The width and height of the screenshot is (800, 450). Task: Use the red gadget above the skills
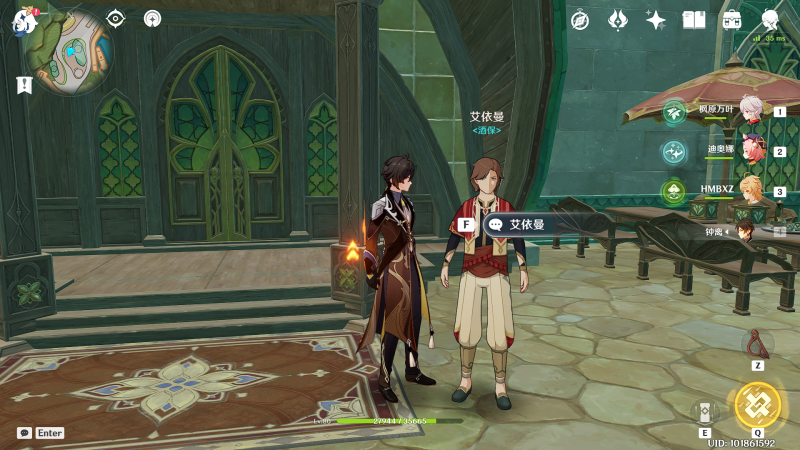pos(758,344)
